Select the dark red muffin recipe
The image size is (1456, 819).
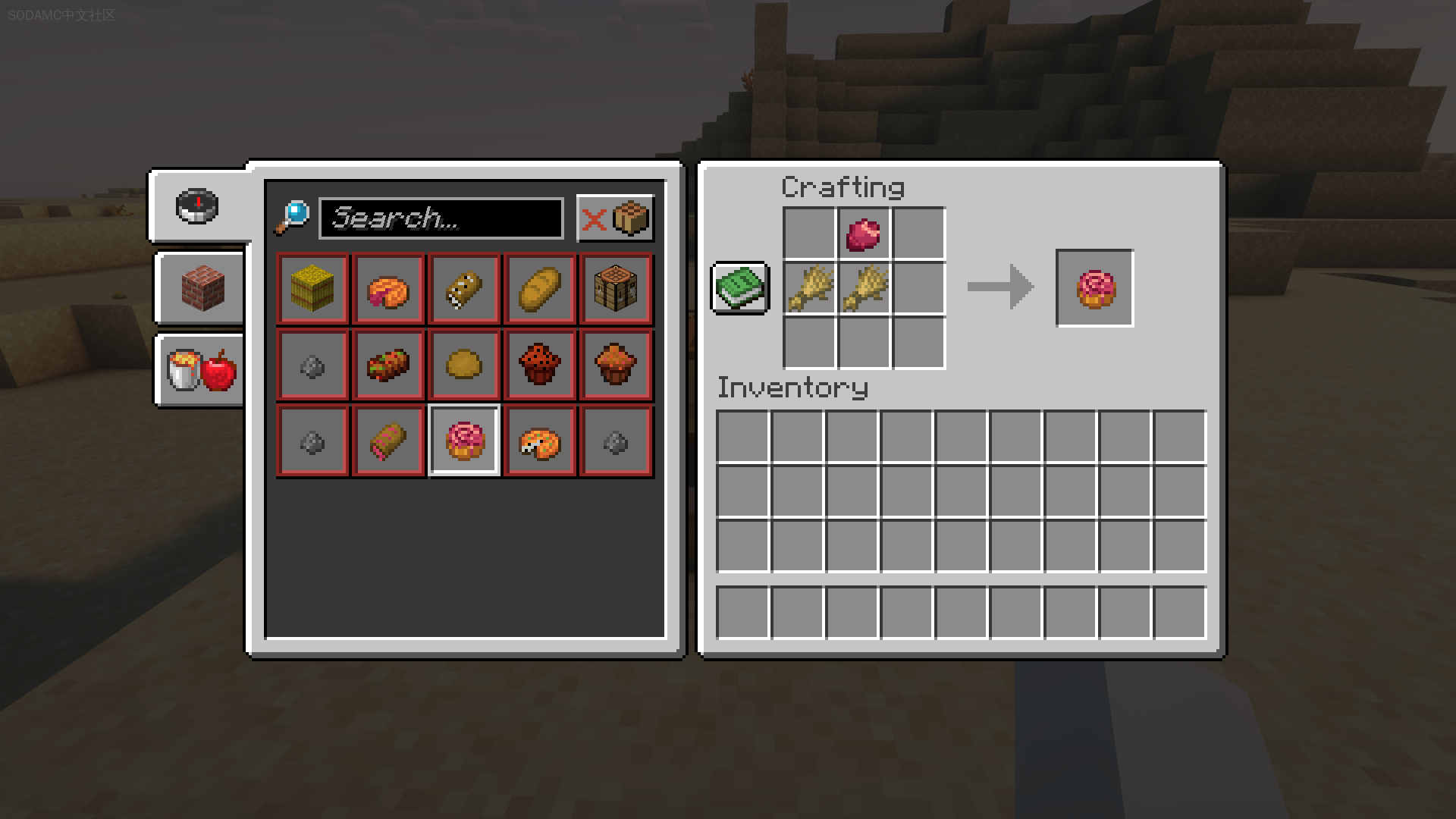point(540,365)
